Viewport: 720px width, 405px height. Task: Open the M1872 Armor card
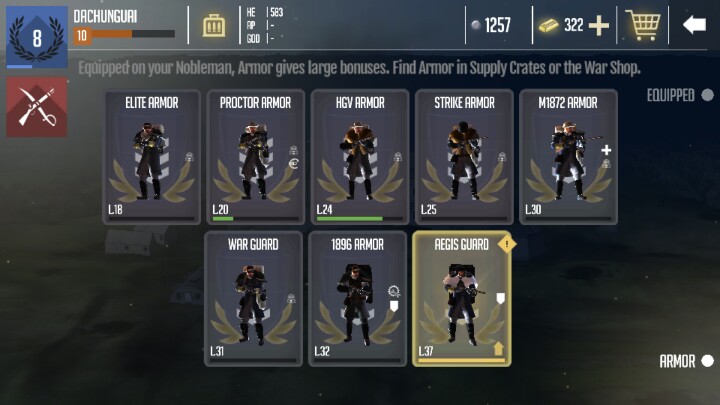click(567, 157)
